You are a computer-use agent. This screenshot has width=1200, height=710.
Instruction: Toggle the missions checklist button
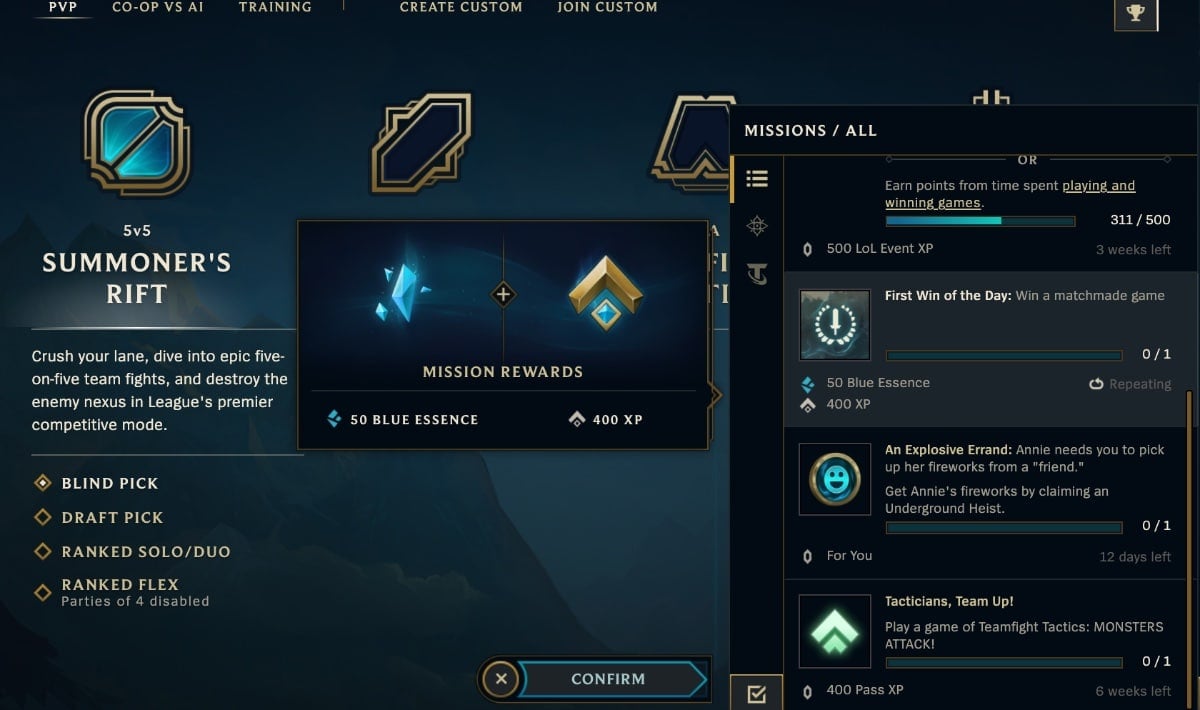pos(756,693)
